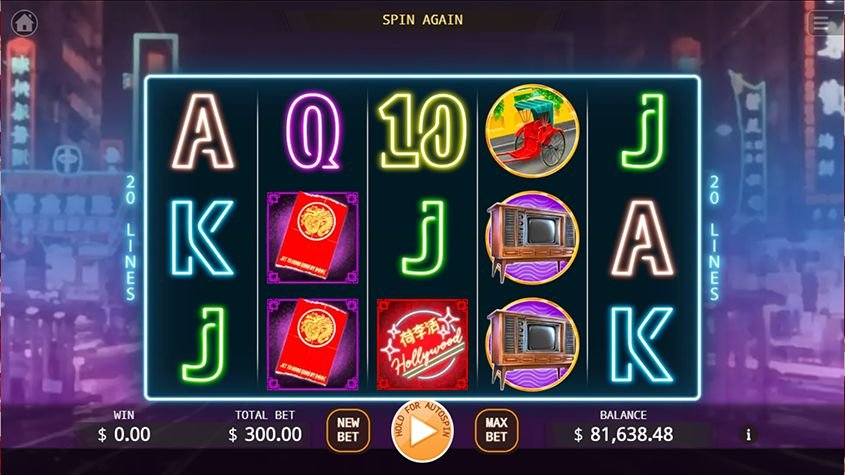This screenshot has width=845, height=475.
Task: Spin the reels with the play button
Action: point(422,431)
